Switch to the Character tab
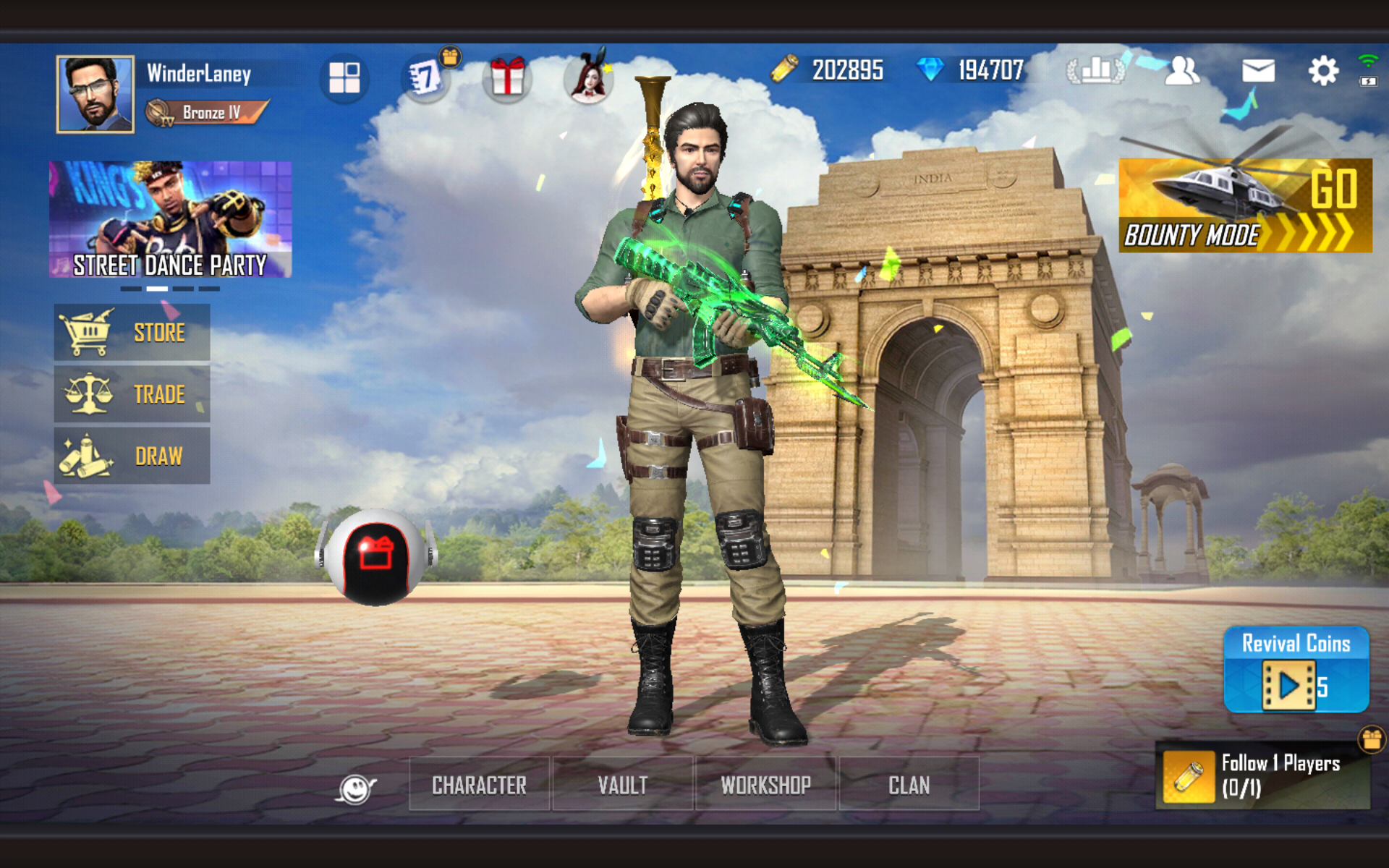 pos(479,785)
